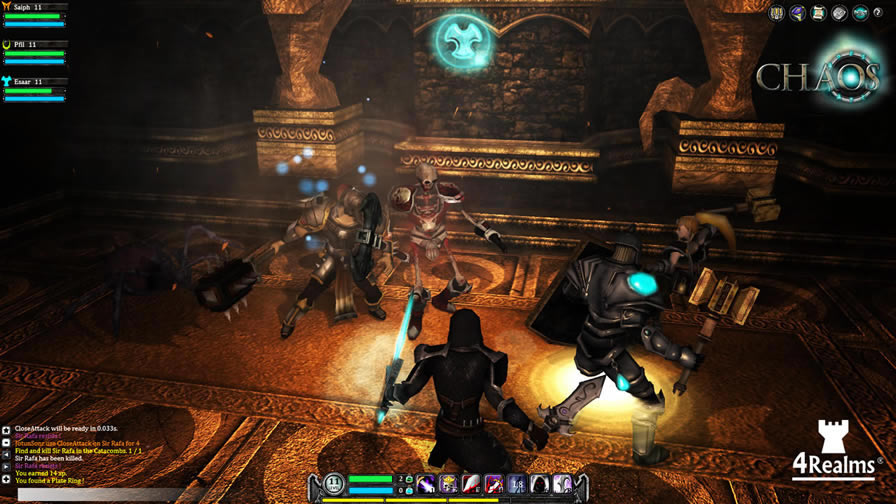Select the ability showing cooldown 18
Viewport: 896px width, 504px height.
pyautogui.click(x=516, y=484)
